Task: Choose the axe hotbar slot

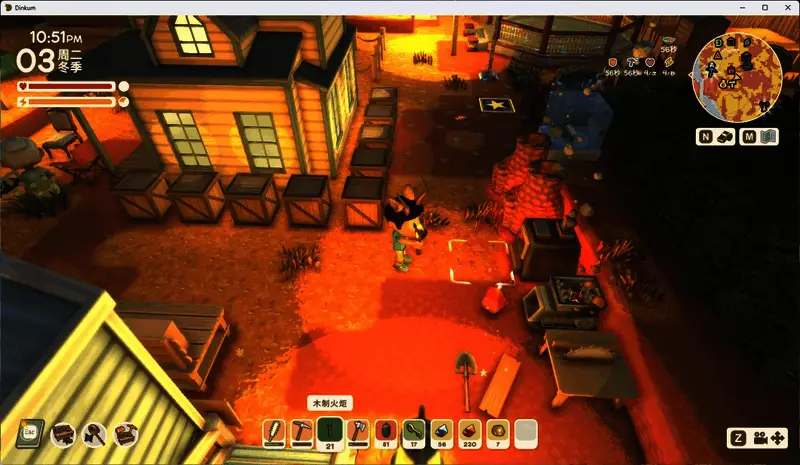Action: (358, 433)
